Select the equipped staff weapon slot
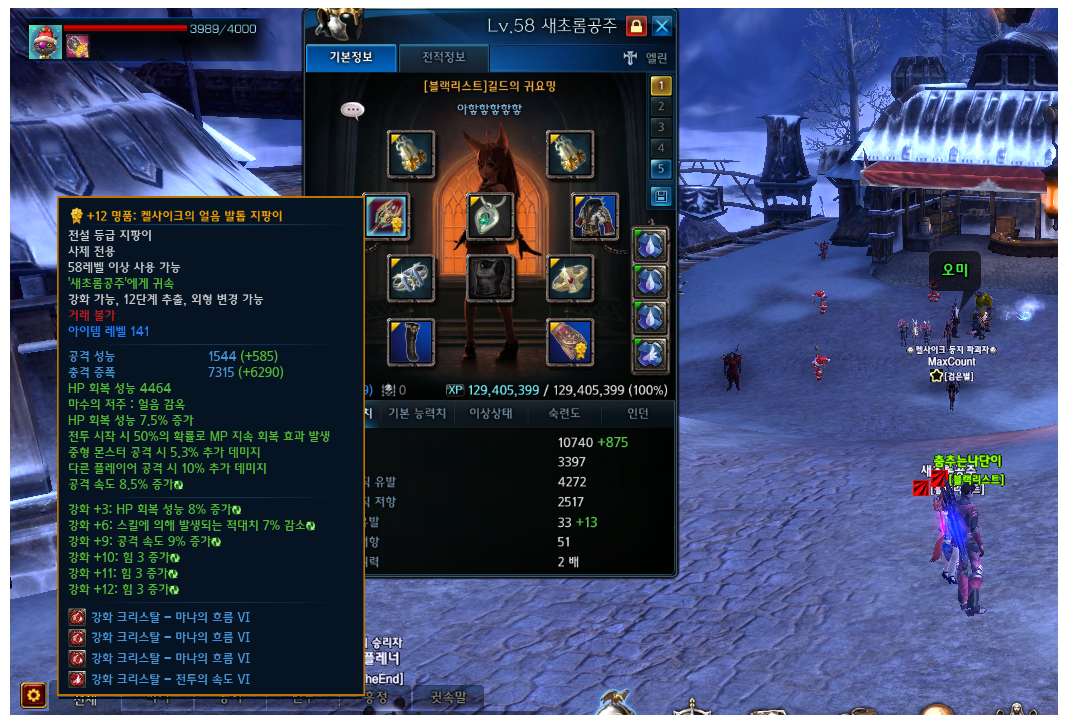The image size is (1069, 726). point(385,216)
